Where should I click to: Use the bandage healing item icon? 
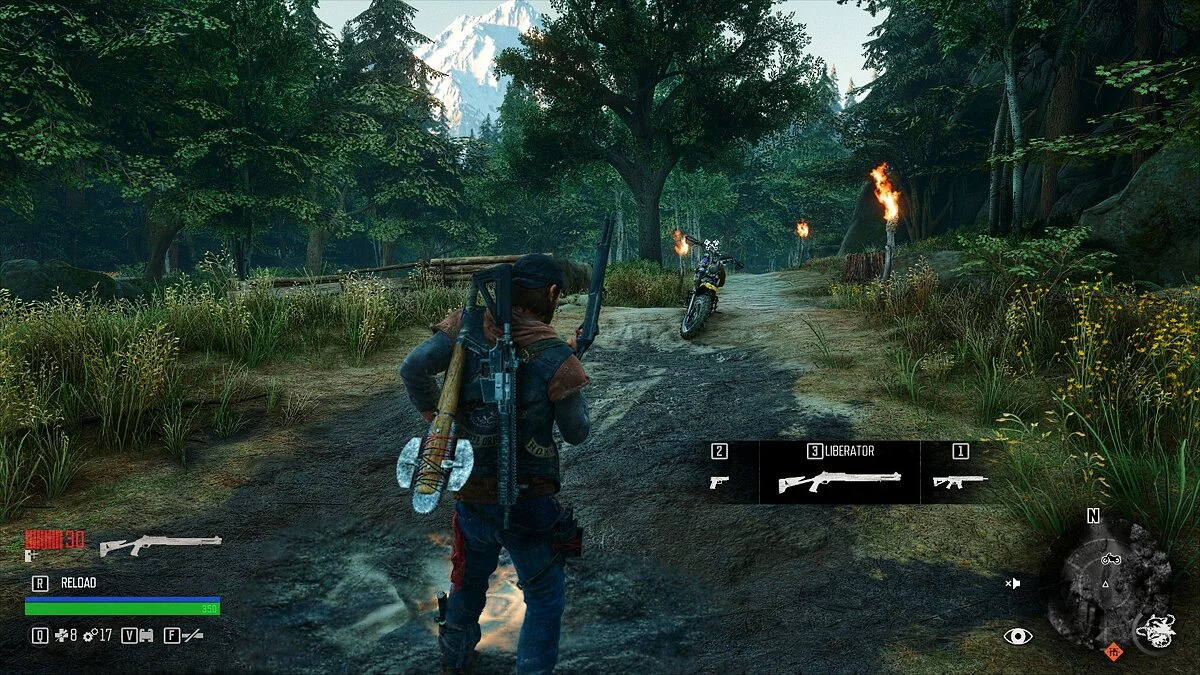pos(61,635)
